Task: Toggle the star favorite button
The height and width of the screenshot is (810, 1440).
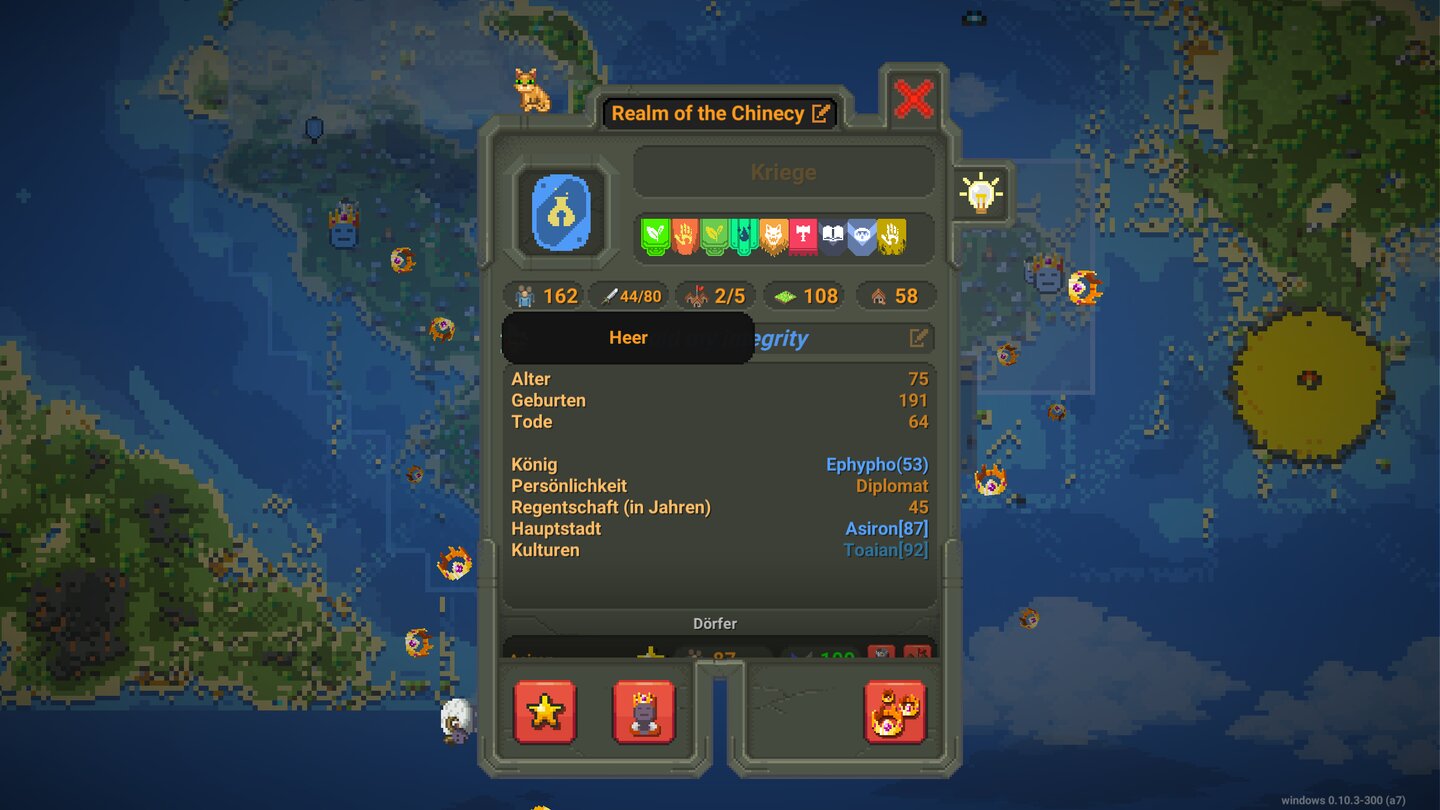Action: coord(545,712)
